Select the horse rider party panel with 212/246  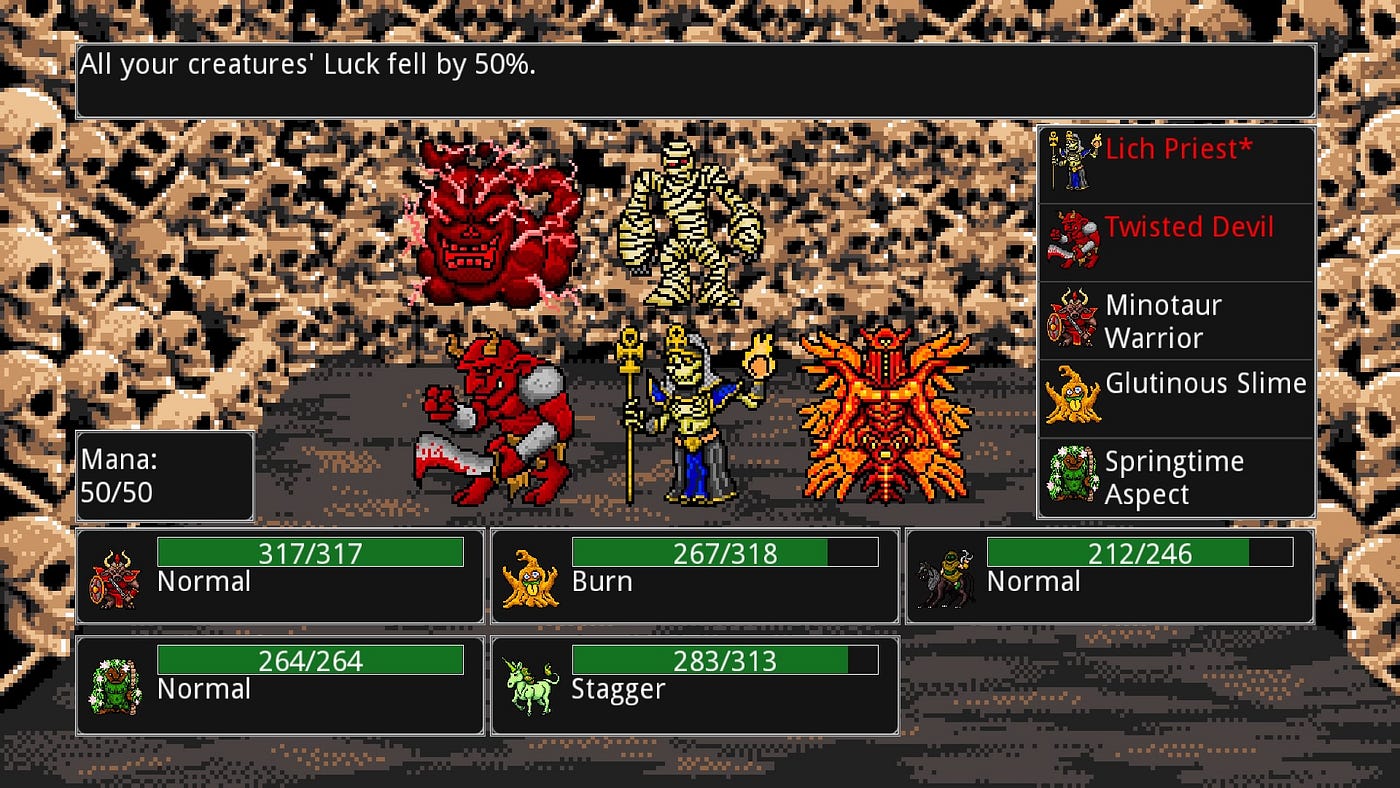pyautogui.click(x=1109, y=576)
